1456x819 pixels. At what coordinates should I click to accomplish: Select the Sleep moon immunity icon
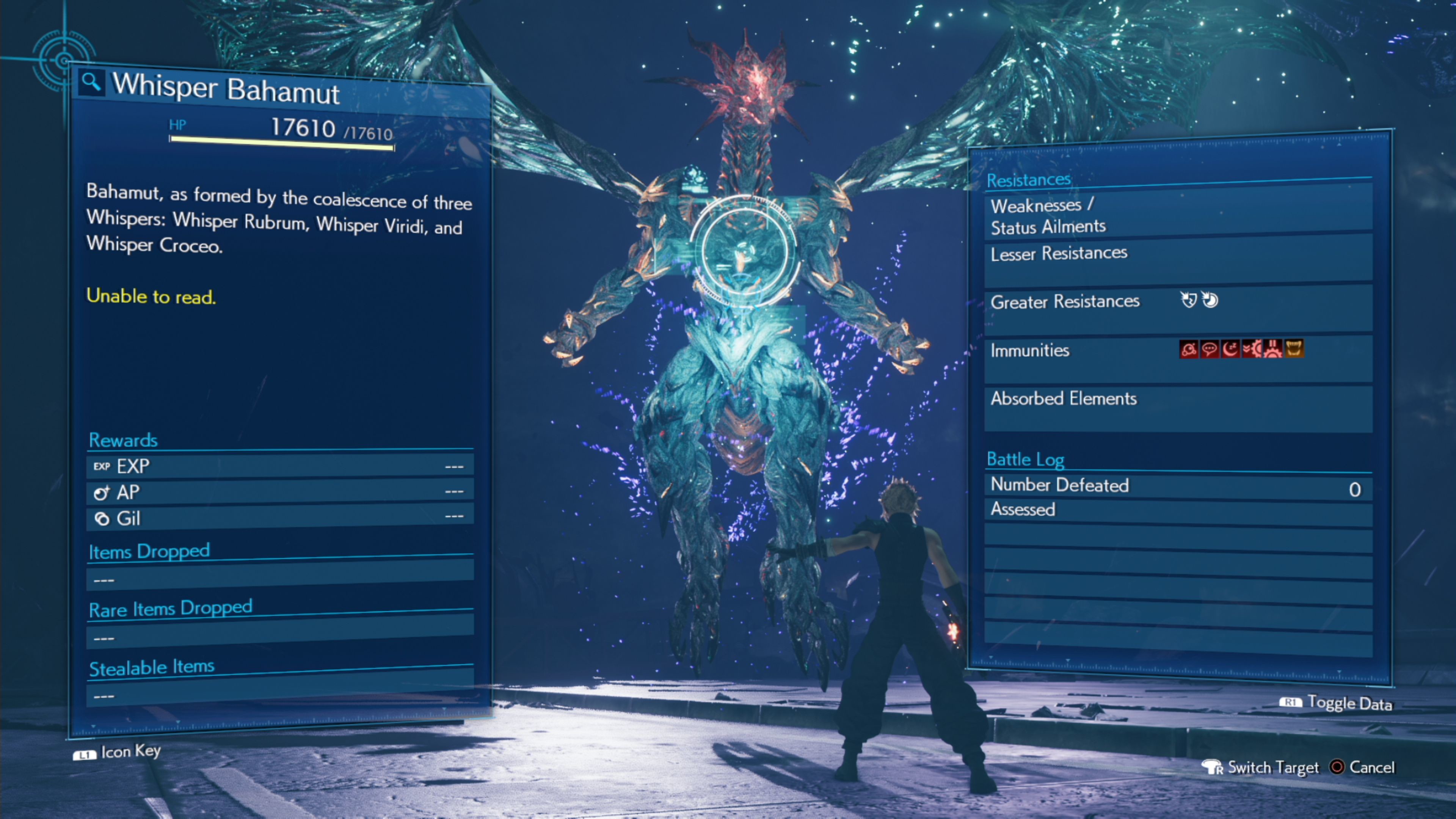1230,349
